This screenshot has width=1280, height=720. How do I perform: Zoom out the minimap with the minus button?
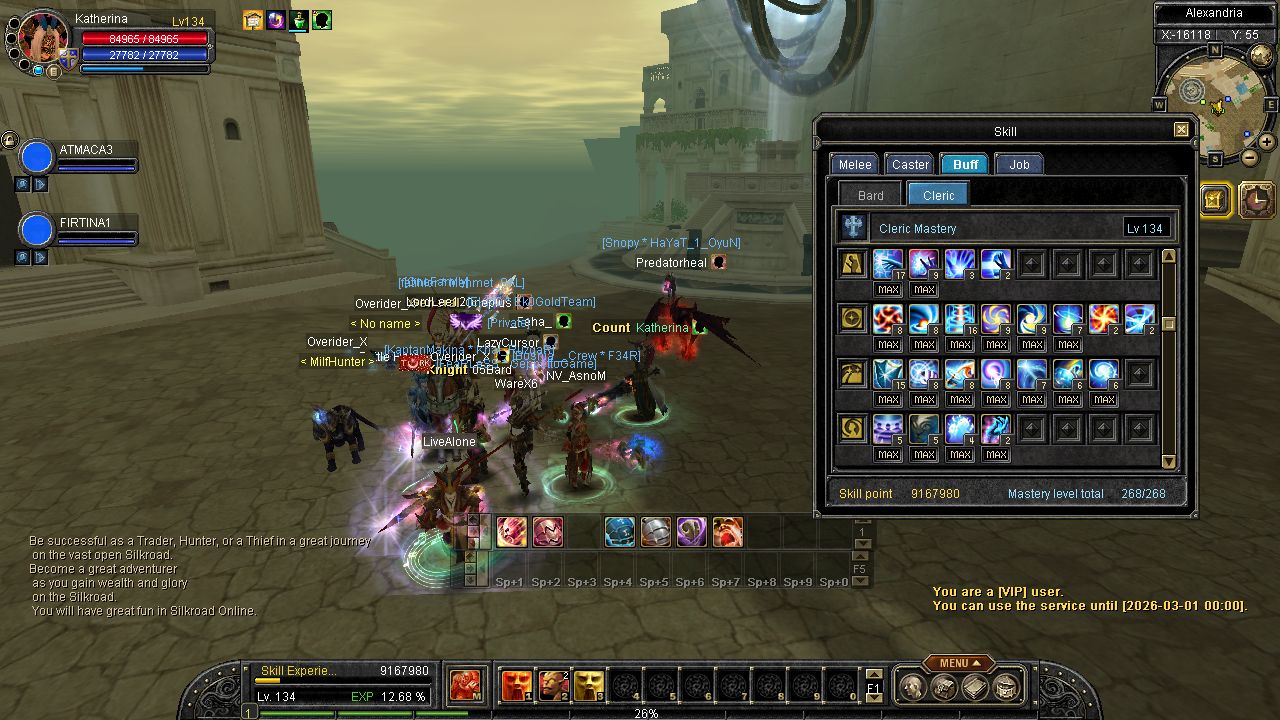pyautogui.click(x=1250, y=158)
